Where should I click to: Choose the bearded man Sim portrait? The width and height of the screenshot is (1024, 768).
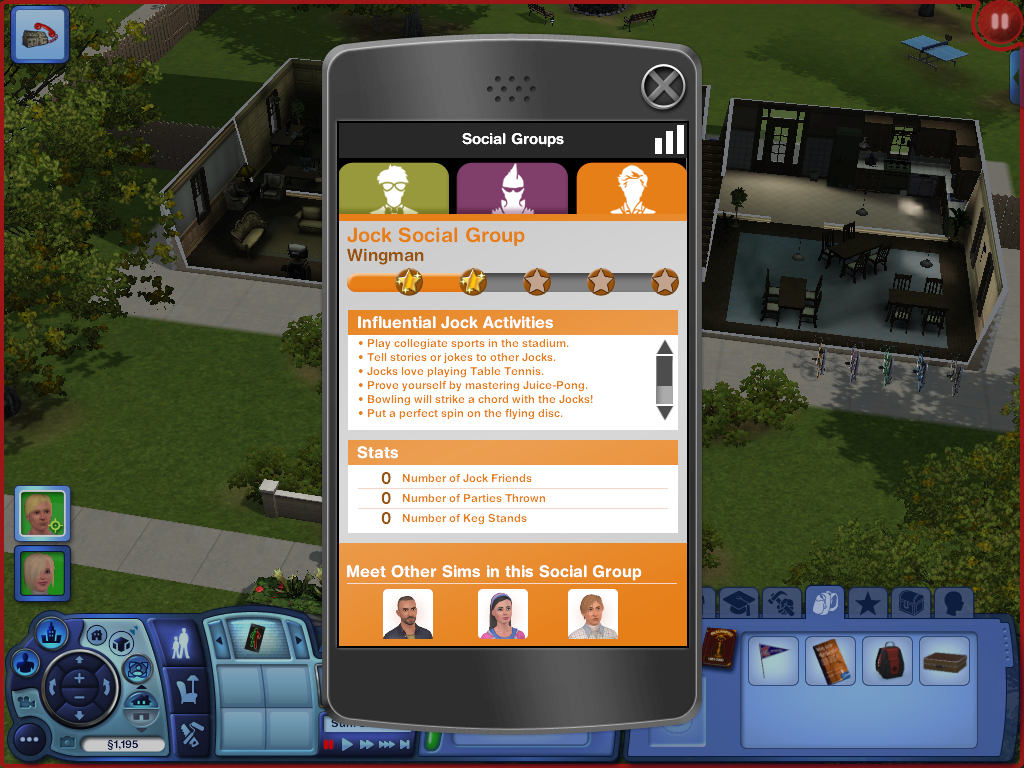point(408,614)
